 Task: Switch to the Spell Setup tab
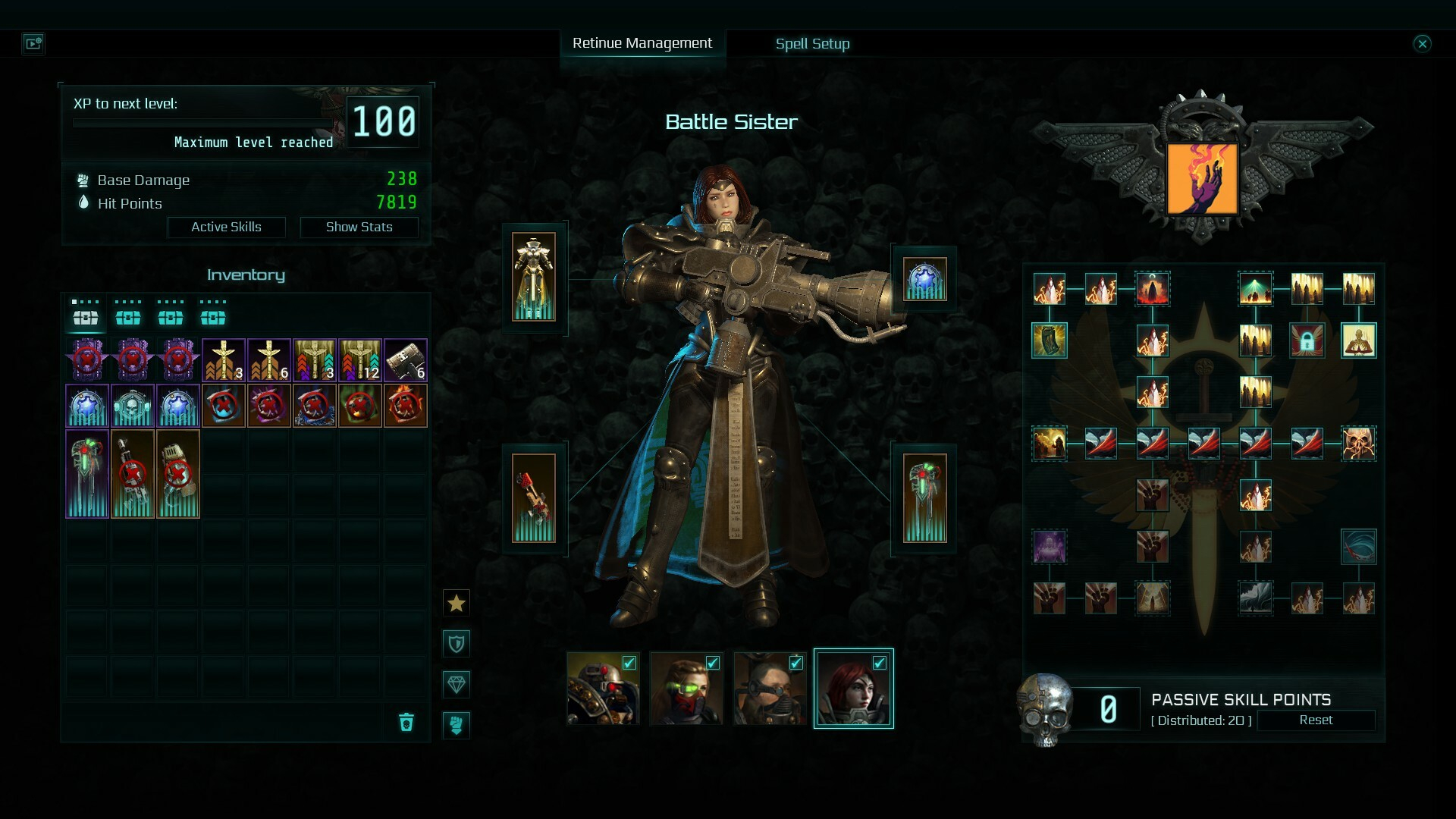[x=811, y=43]
